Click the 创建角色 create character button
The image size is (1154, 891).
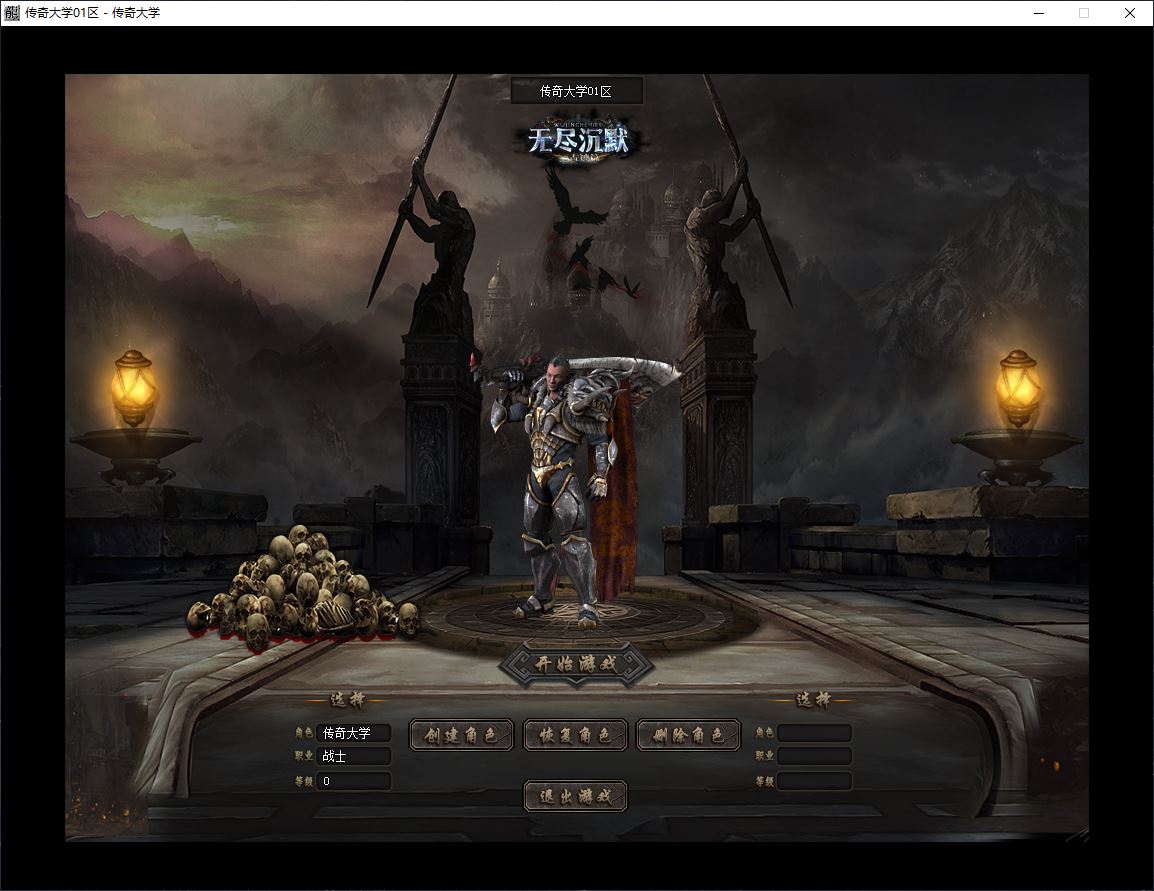click(x=461, y=735)
